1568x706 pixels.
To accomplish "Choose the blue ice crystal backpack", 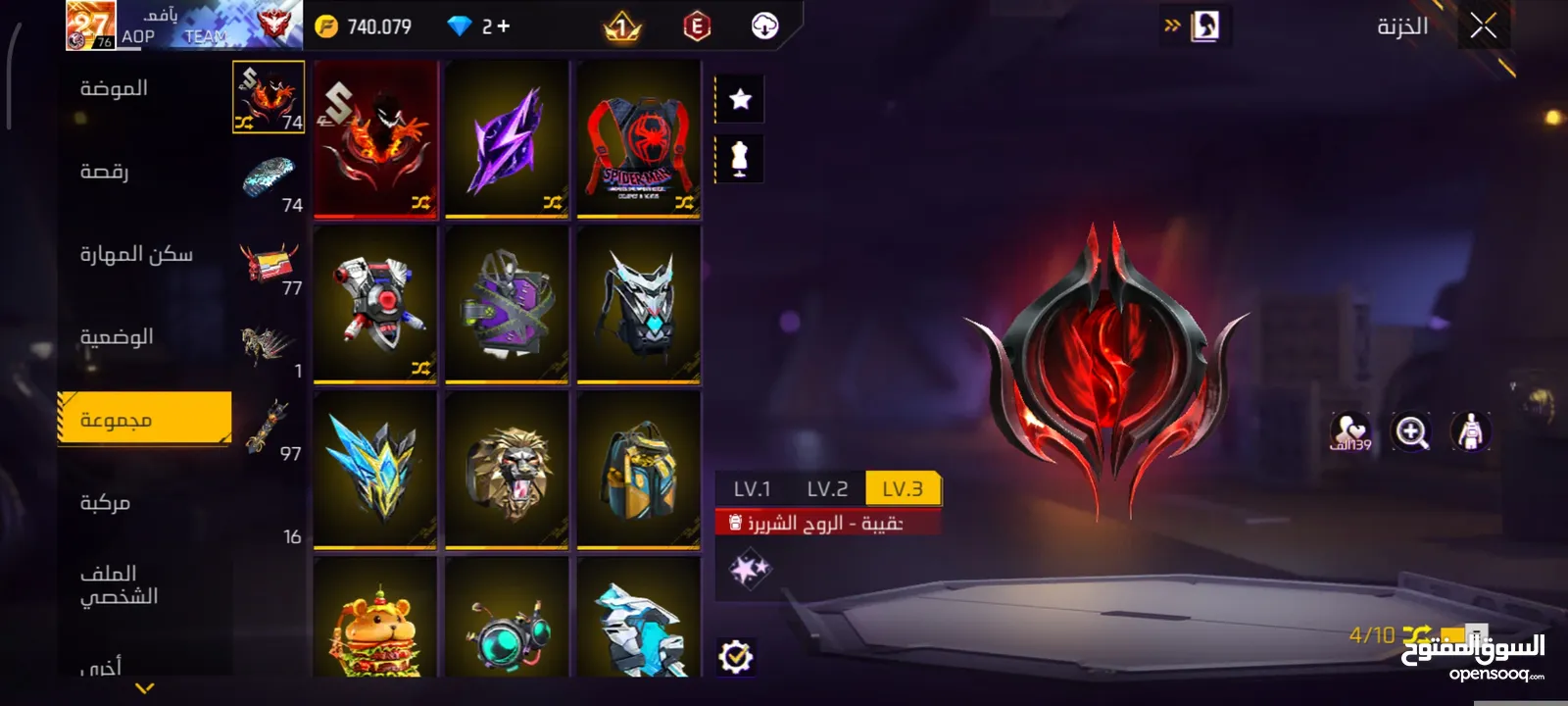I will tap(375, 469).
